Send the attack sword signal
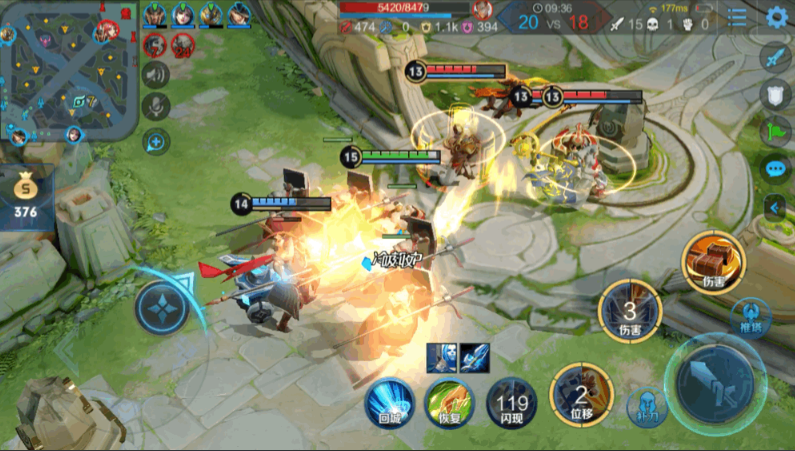795x451 pixels. [x=776, y=58]
